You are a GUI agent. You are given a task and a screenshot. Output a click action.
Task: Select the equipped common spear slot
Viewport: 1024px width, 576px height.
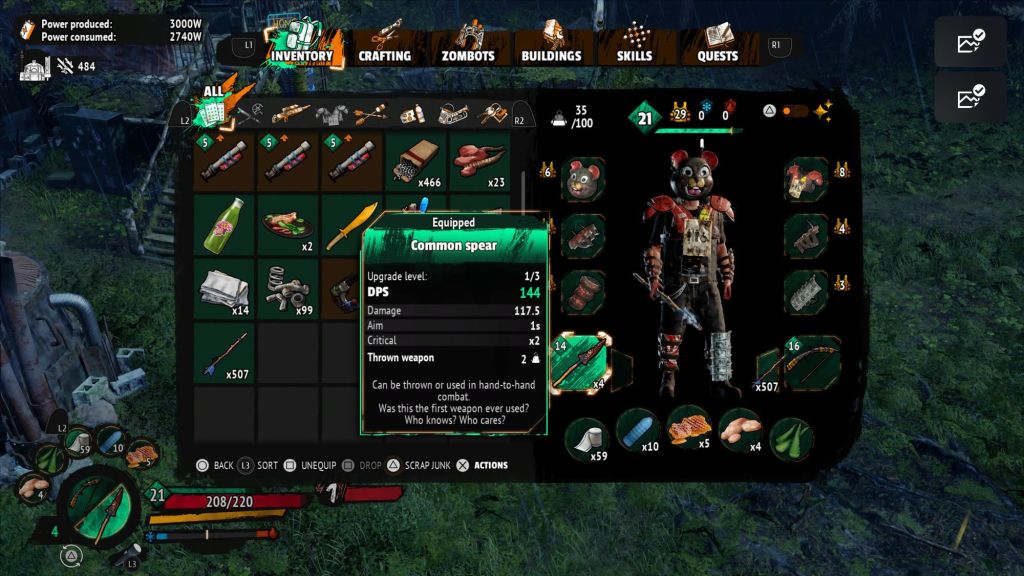pos(584,364)
